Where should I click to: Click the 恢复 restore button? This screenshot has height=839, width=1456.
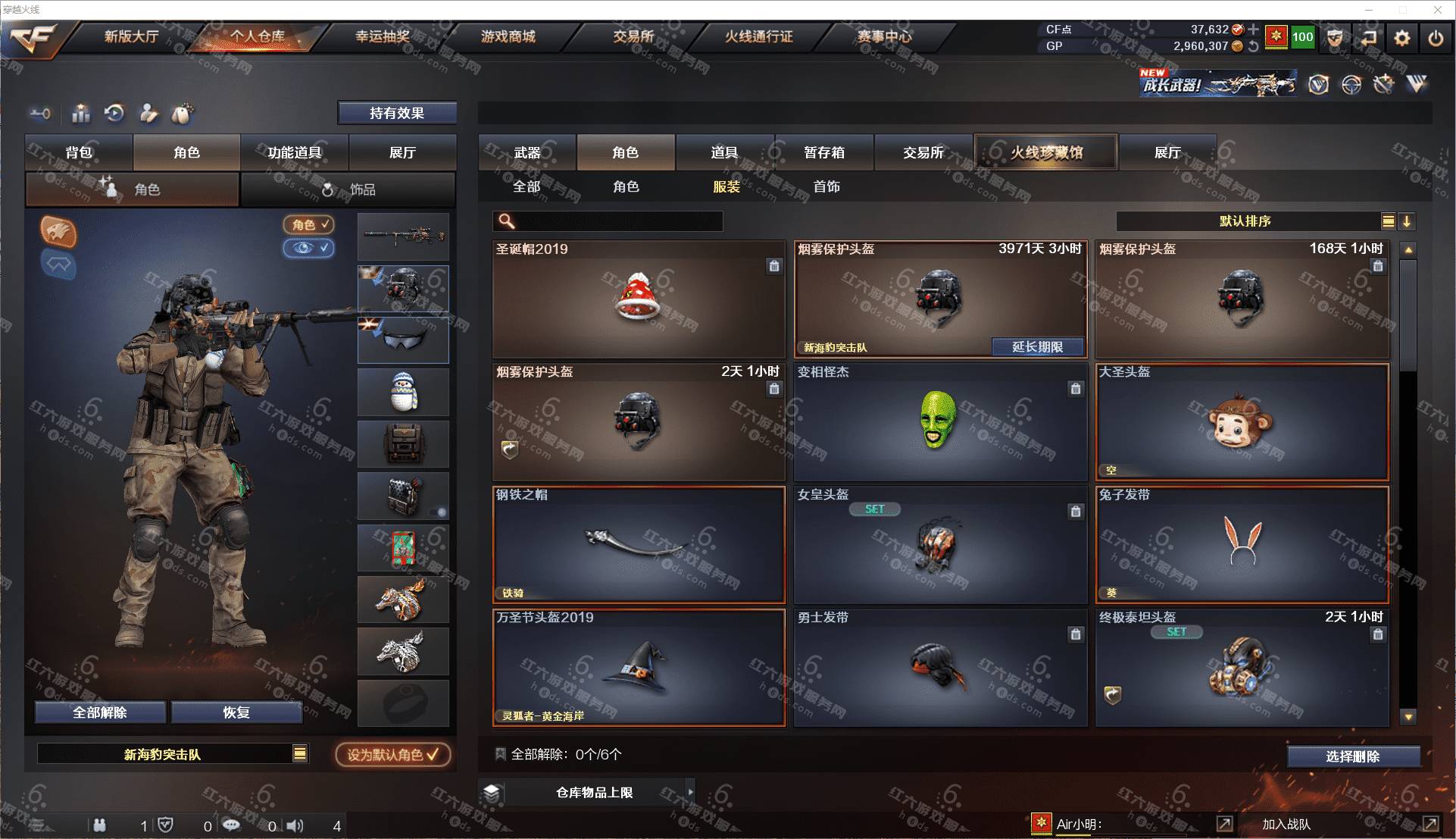point(236,712)
